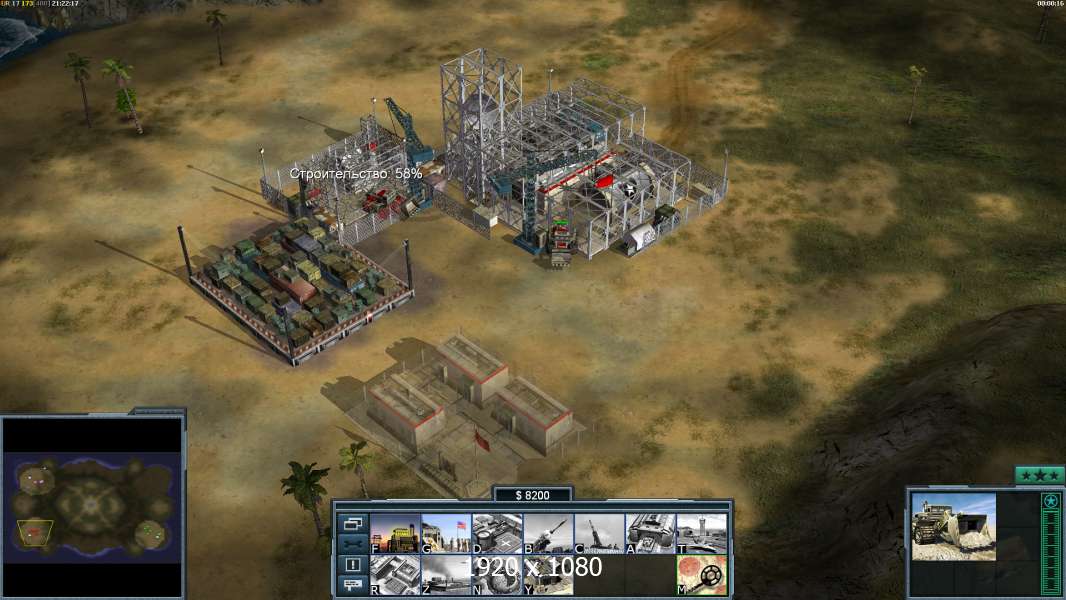Build the airfield with control tower icon
This screenshot has height=600, width=1066.
coord(701,534)
